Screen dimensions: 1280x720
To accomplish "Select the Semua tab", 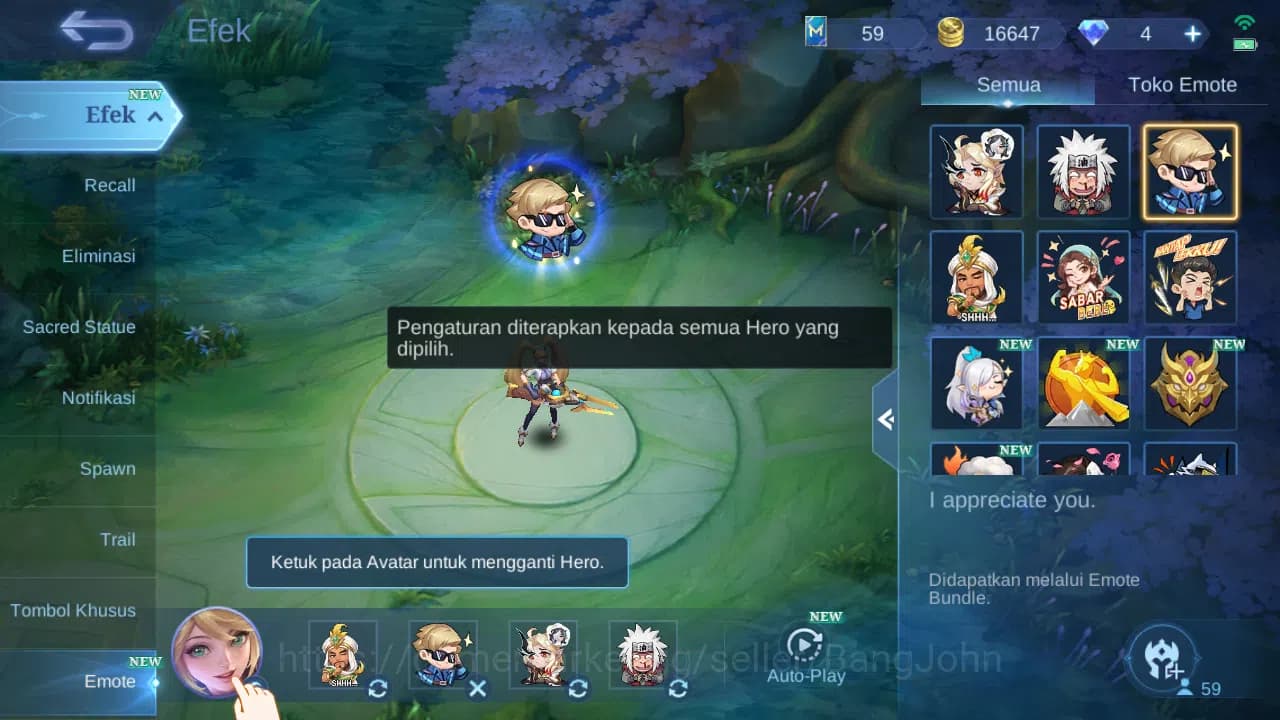I will pyautogui.click(x=1007, y=85).
